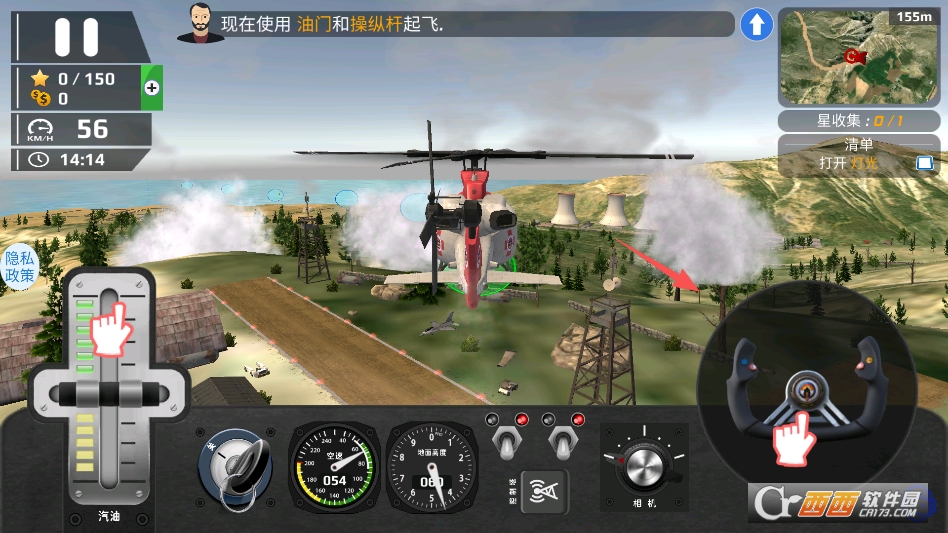Image resolution: width=948 pixels, height=533 pixels.
Task: Activate the radar signal button
Action: tap(544, 490)
